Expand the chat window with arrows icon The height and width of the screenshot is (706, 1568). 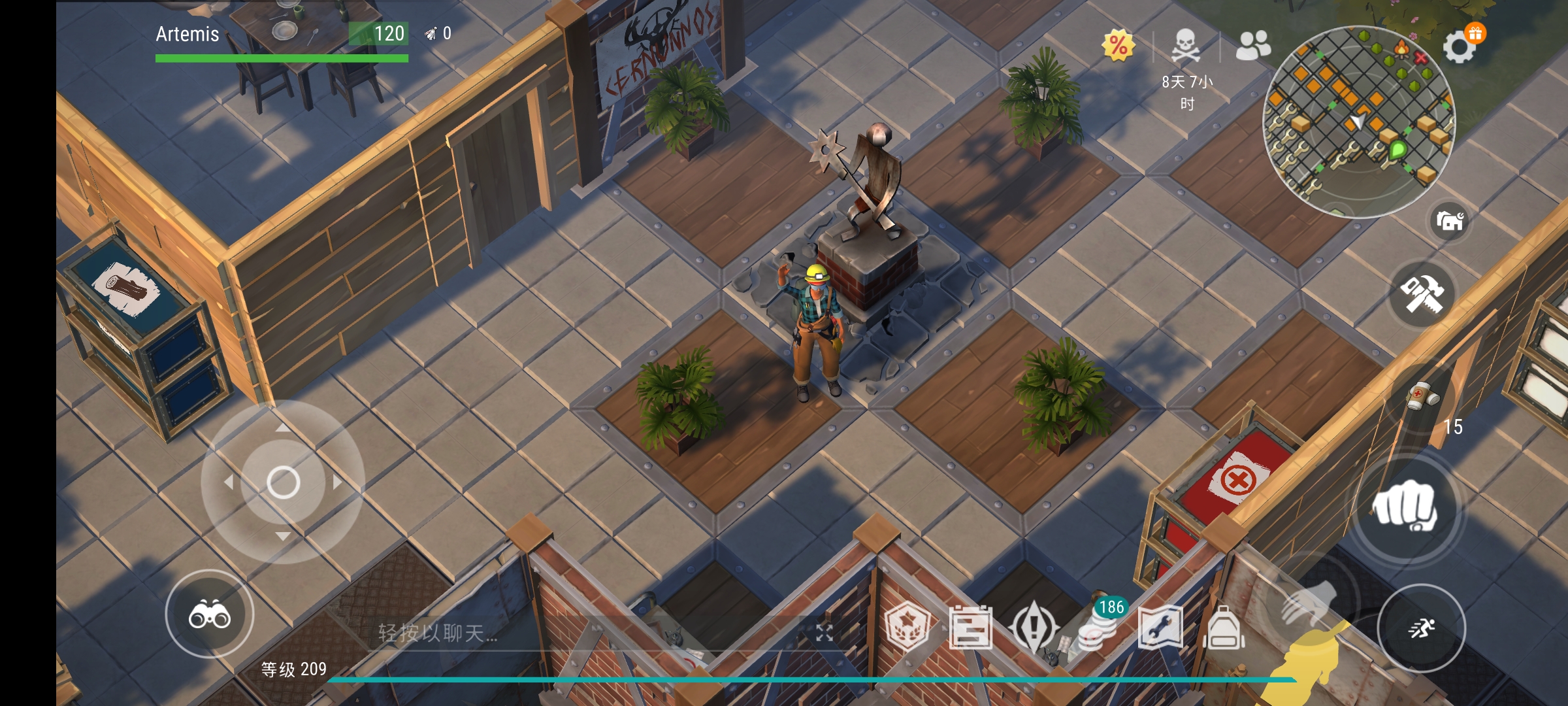[825, 632]
